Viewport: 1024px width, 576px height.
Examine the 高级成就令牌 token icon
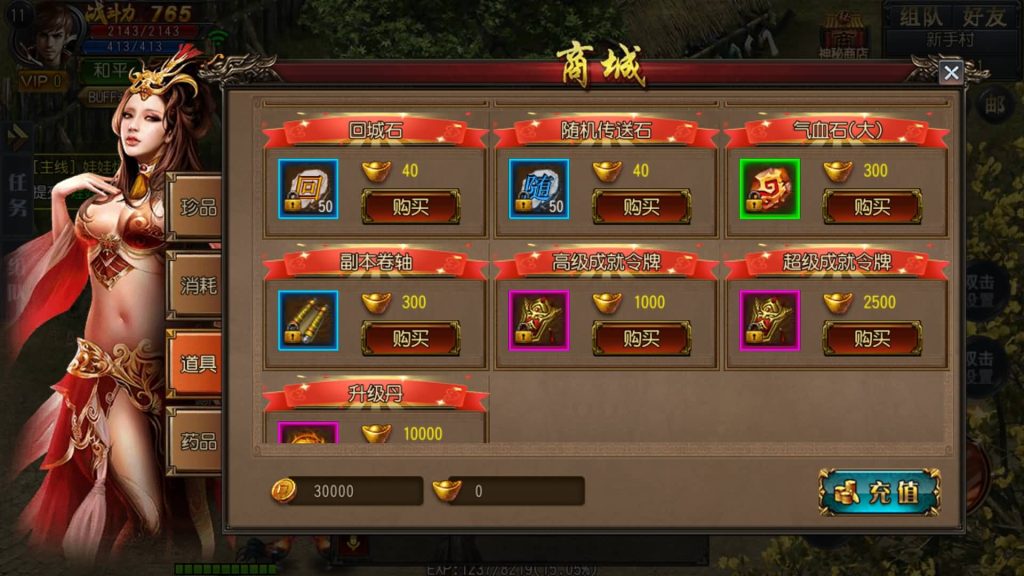coord(539,320)
